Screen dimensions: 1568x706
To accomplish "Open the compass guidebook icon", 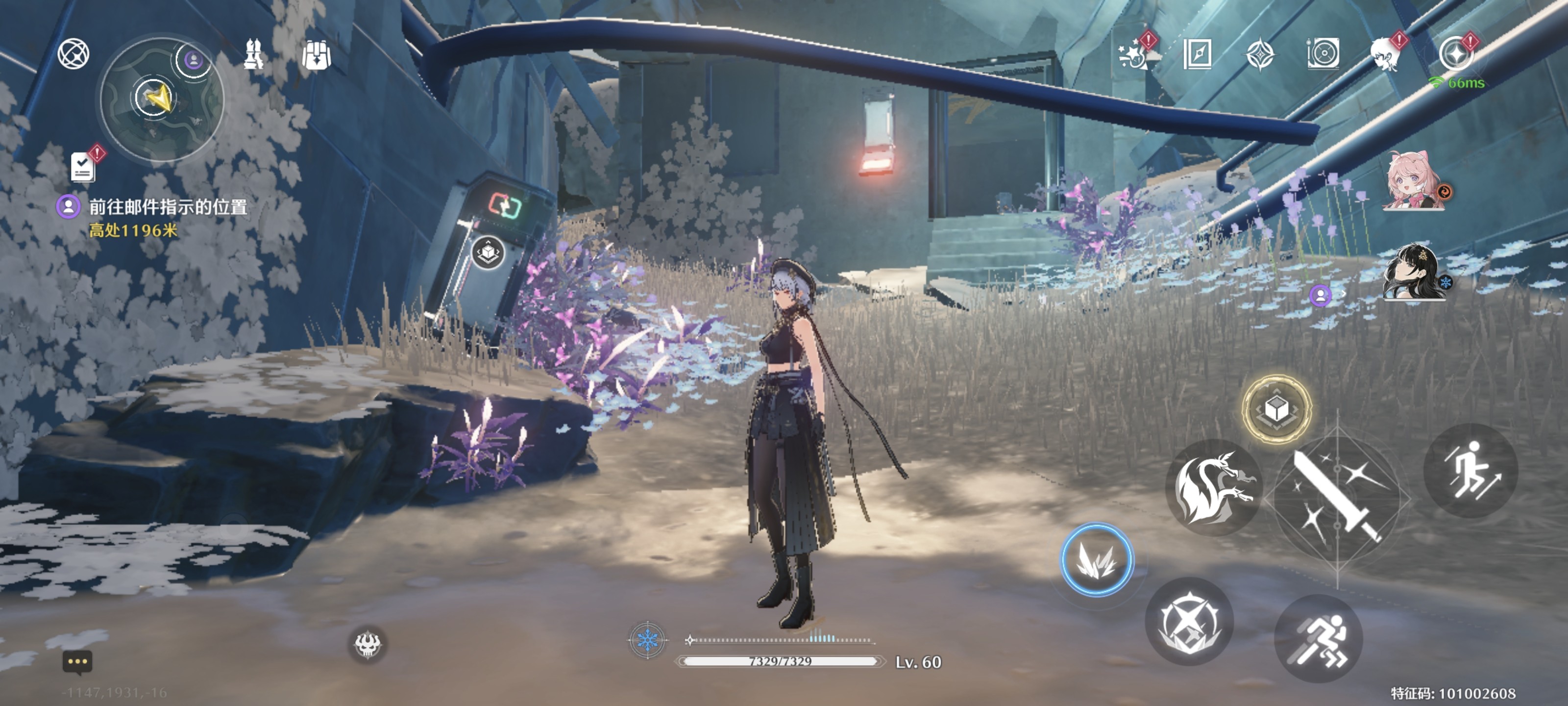I will [1197, 55].
